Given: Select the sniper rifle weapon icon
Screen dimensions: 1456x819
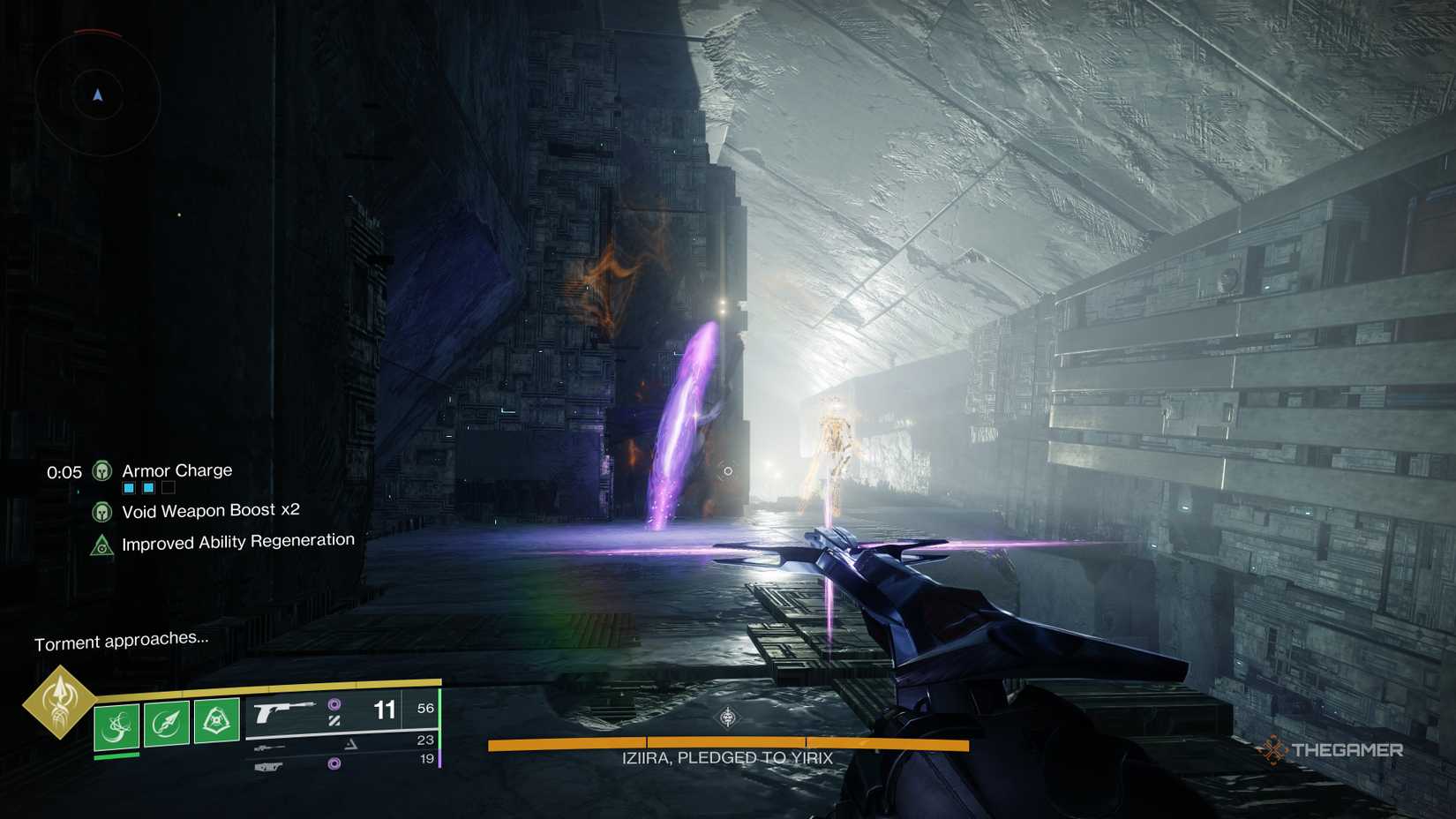Looking at the screenshot, I should (x=269, y=747).
